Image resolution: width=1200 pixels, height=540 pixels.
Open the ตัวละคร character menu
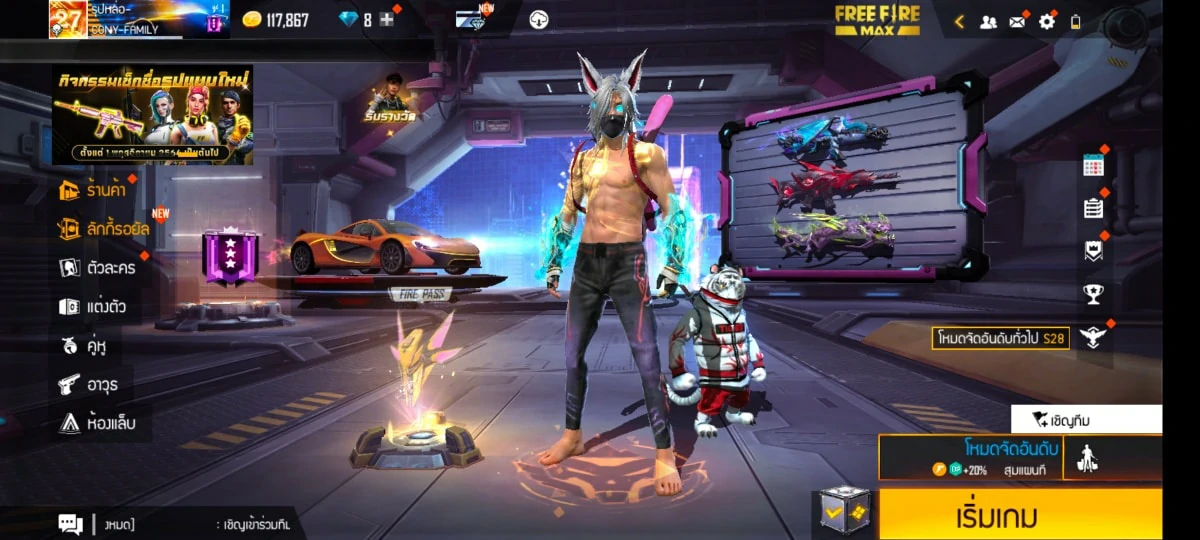click(97, 267)
